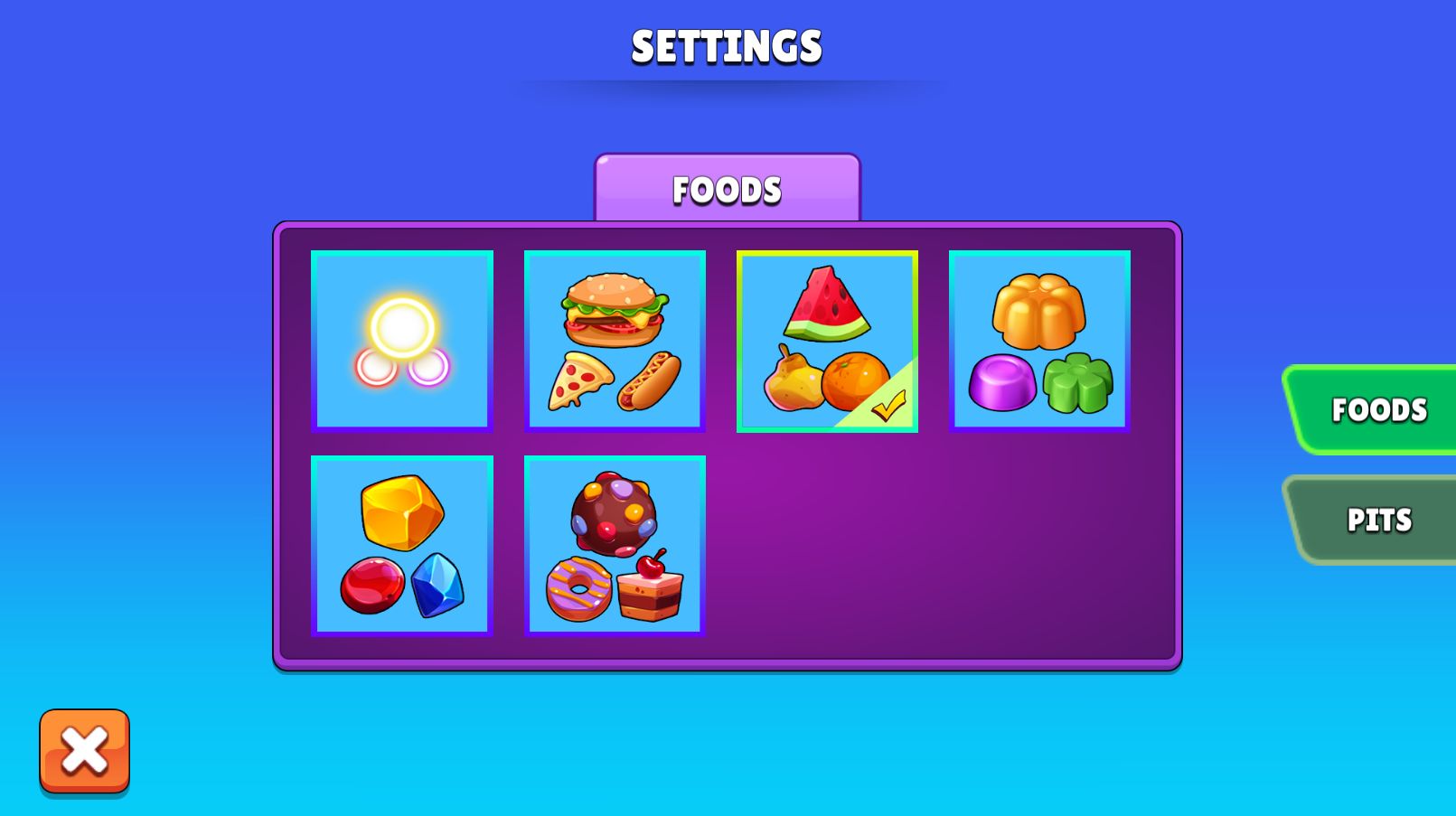The width and height of the screenshot is (1456, 816).
Task: Pick the donut and cake dessert set
Action: click(x=615, y=546)
